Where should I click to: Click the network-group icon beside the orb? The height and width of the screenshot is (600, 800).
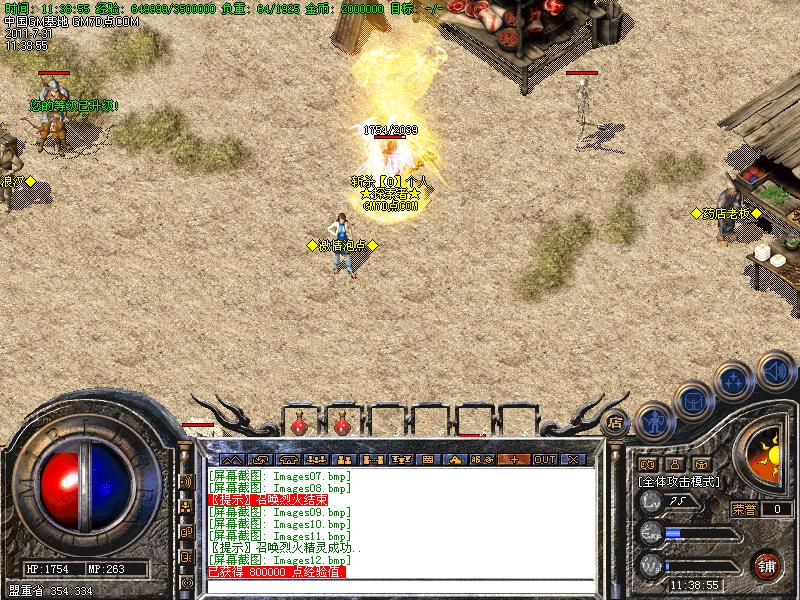(186, 508)
